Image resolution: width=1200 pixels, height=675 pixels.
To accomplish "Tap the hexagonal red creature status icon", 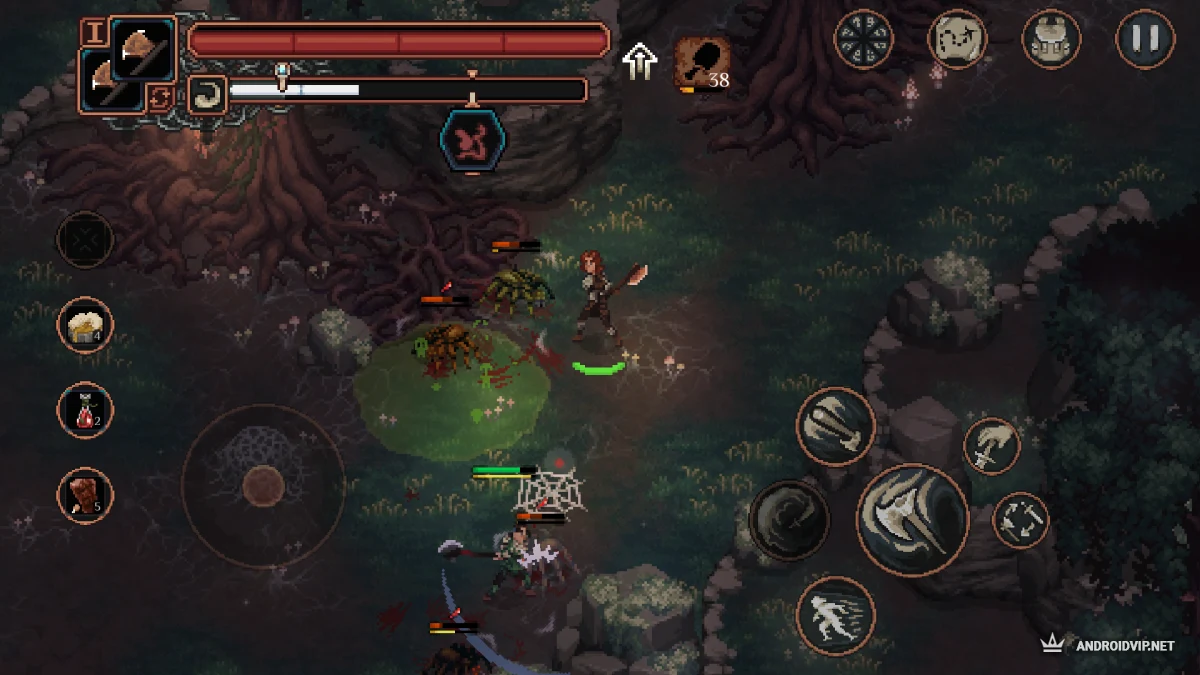I will tap(473, 139).
